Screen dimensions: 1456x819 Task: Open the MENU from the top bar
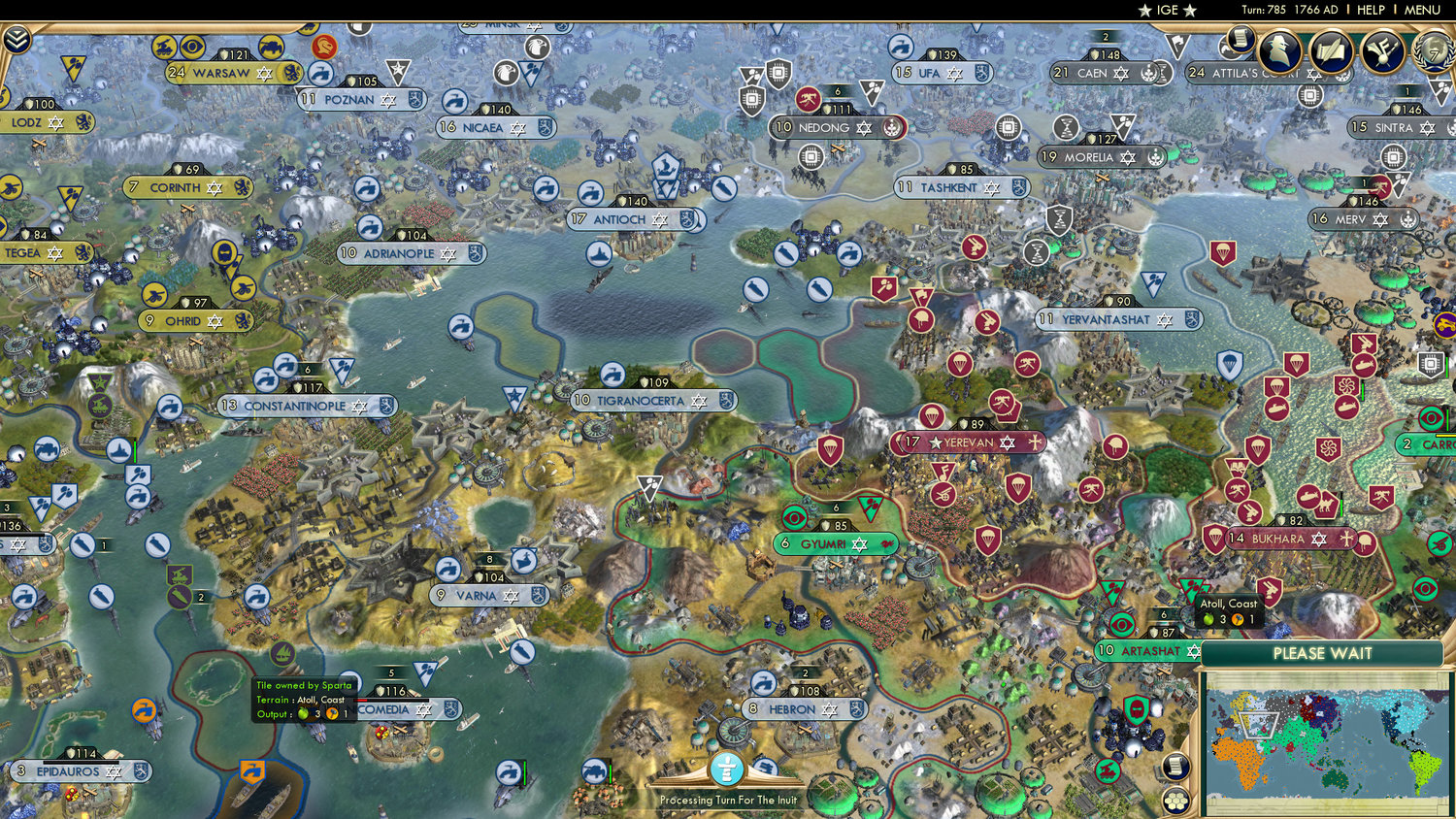tap(1421, 11)
